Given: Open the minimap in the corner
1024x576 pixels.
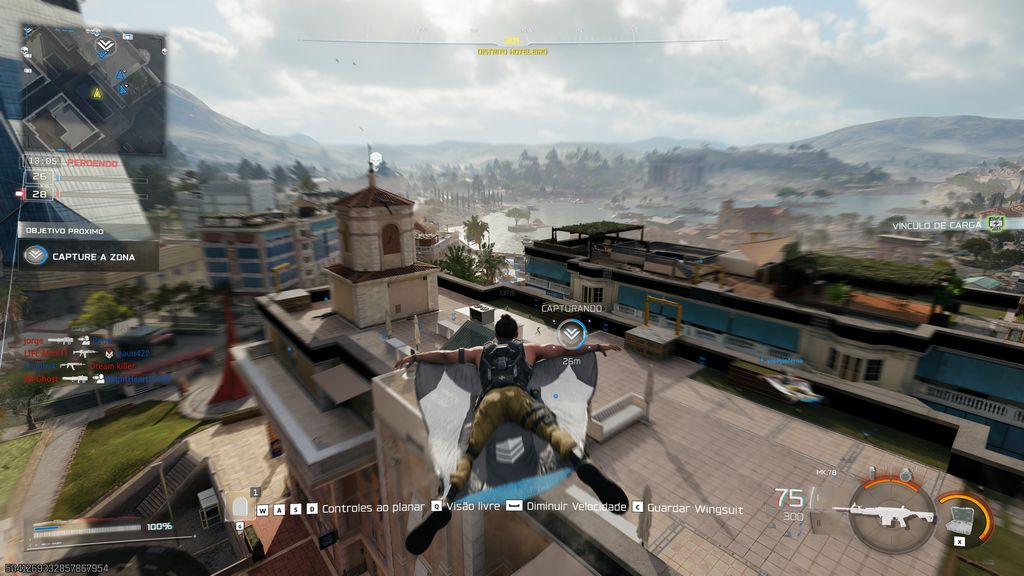Looking at the screenshot, I should tap(93, 88).
